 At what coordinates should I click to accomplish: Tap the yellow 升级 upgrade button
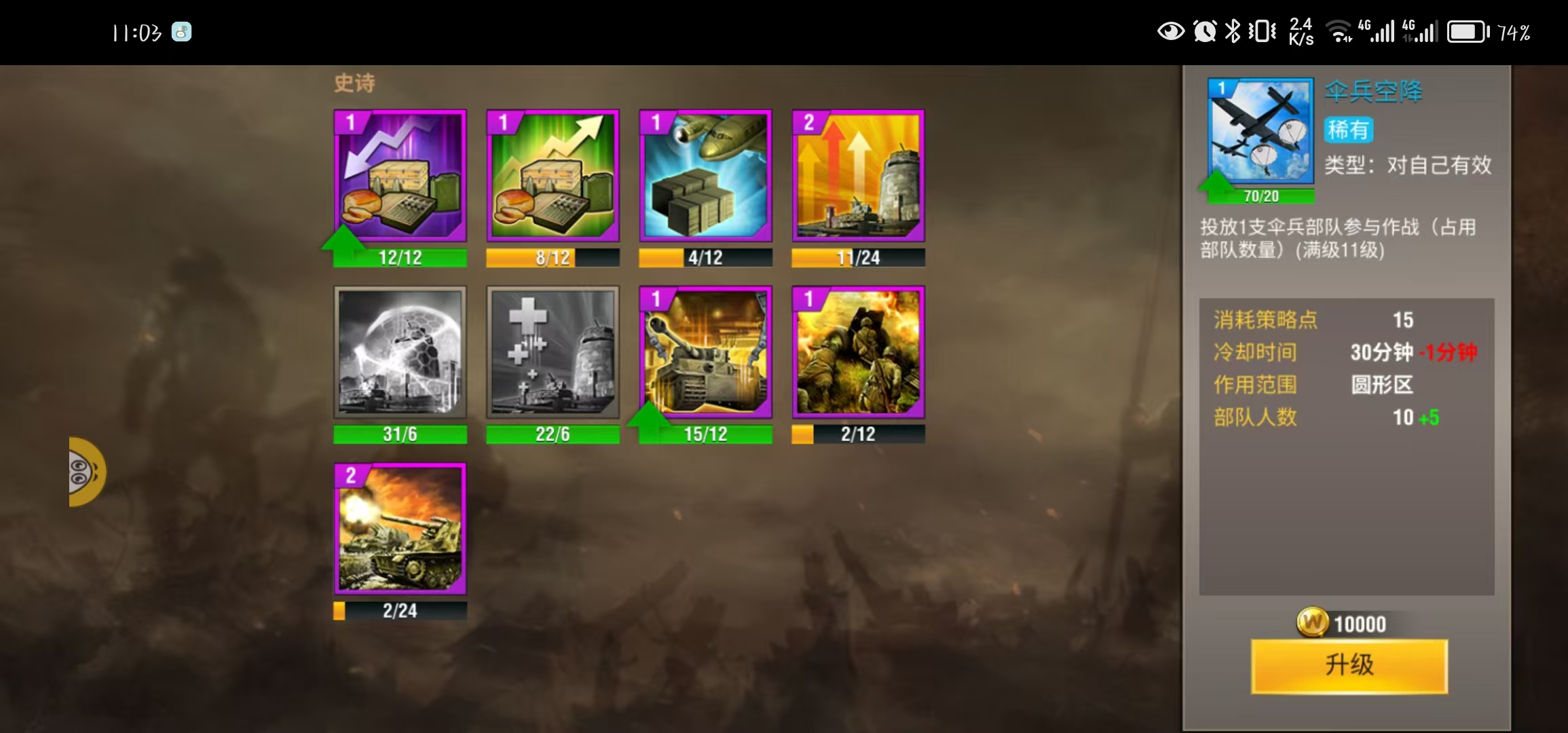[1349, 665]
